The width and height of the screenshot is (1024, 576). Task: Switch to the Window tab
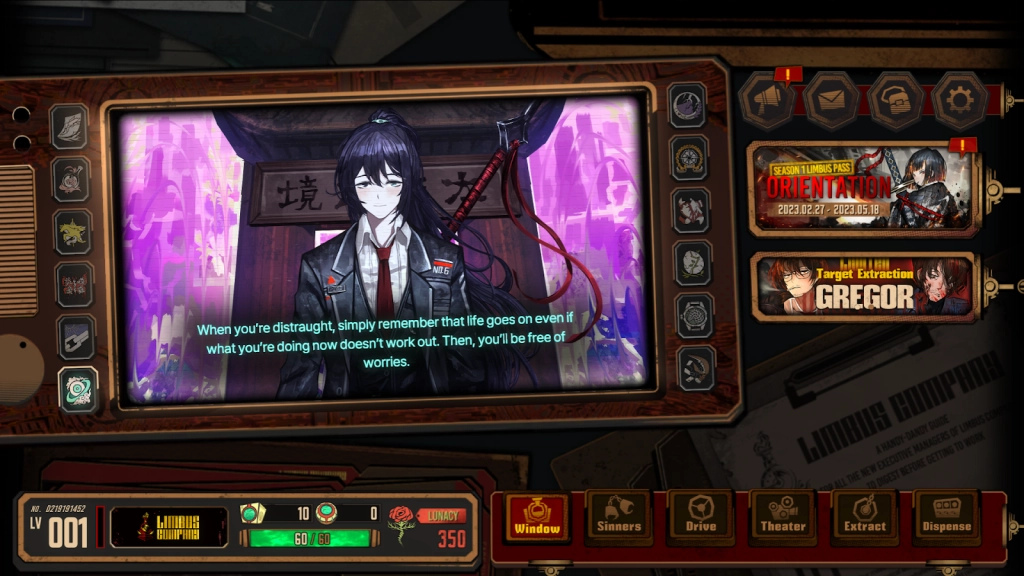tap(537, 516)
